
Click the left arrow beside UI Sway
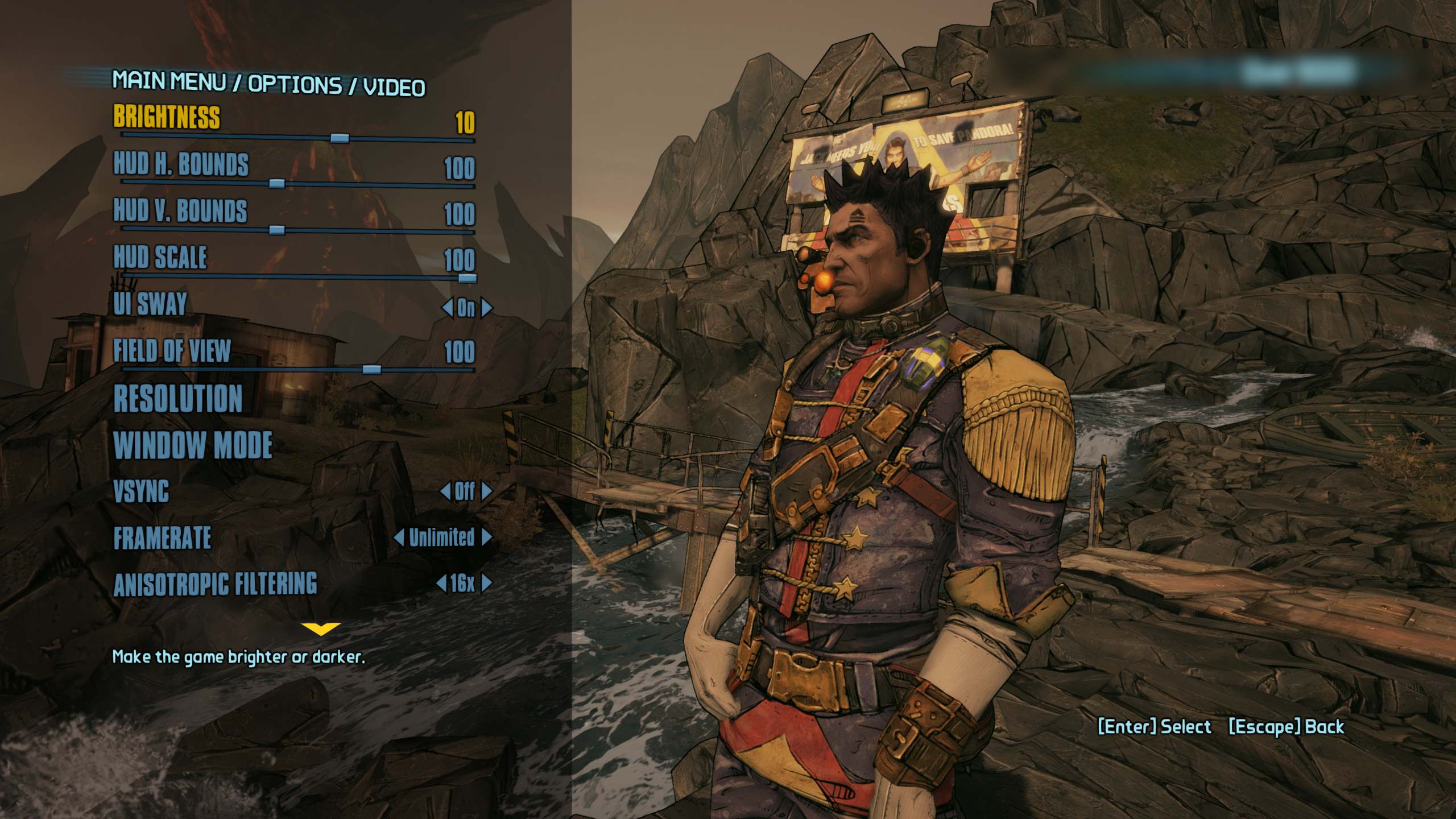point(447,308)
